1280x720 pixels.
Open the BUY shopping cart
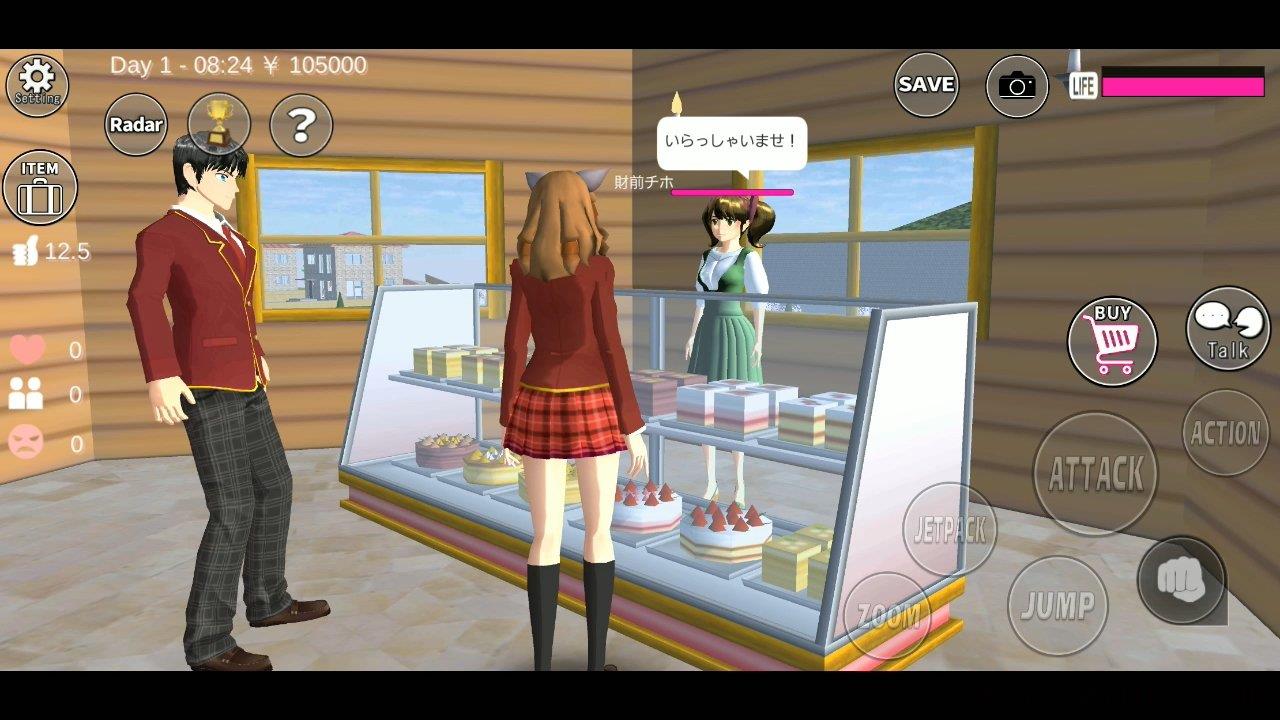coord(1113,342)
